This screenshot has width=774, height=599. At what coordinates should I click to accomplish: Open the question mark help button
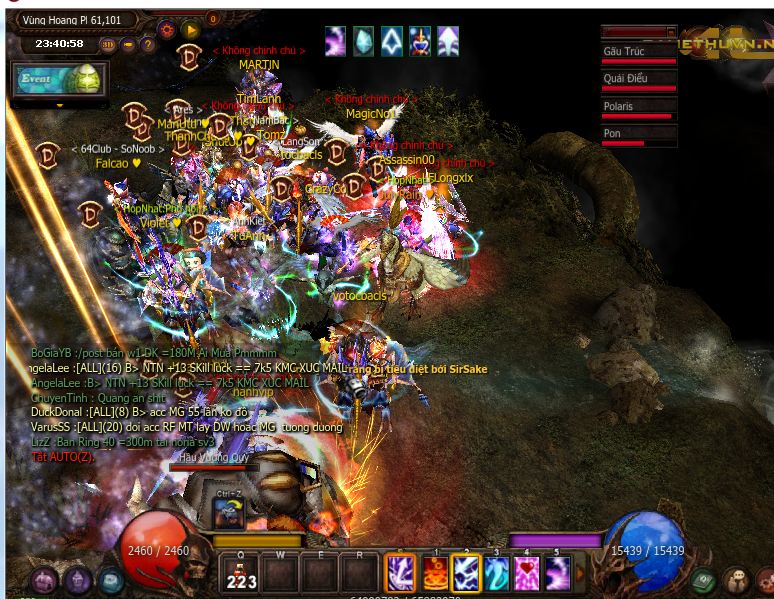click(148, 45)
